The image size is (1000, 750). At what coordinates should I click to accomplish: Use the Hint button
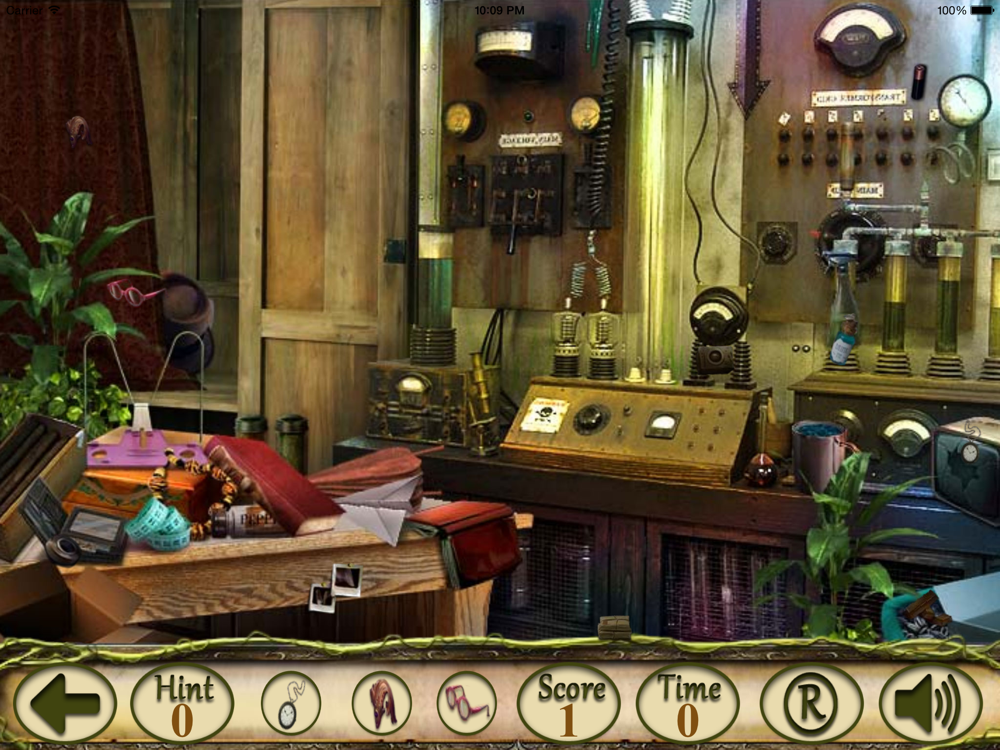pyautogui.click(x=182, y=703)
